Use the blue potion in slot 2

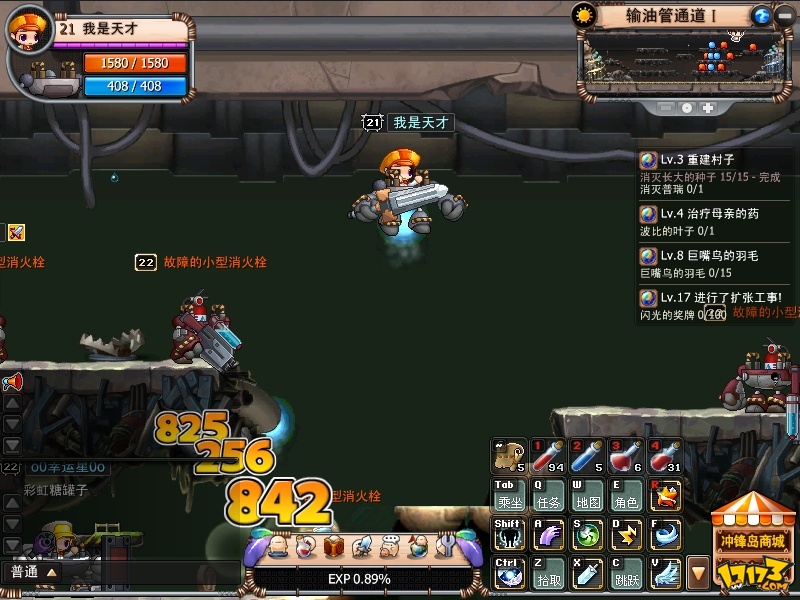[586, 457]
